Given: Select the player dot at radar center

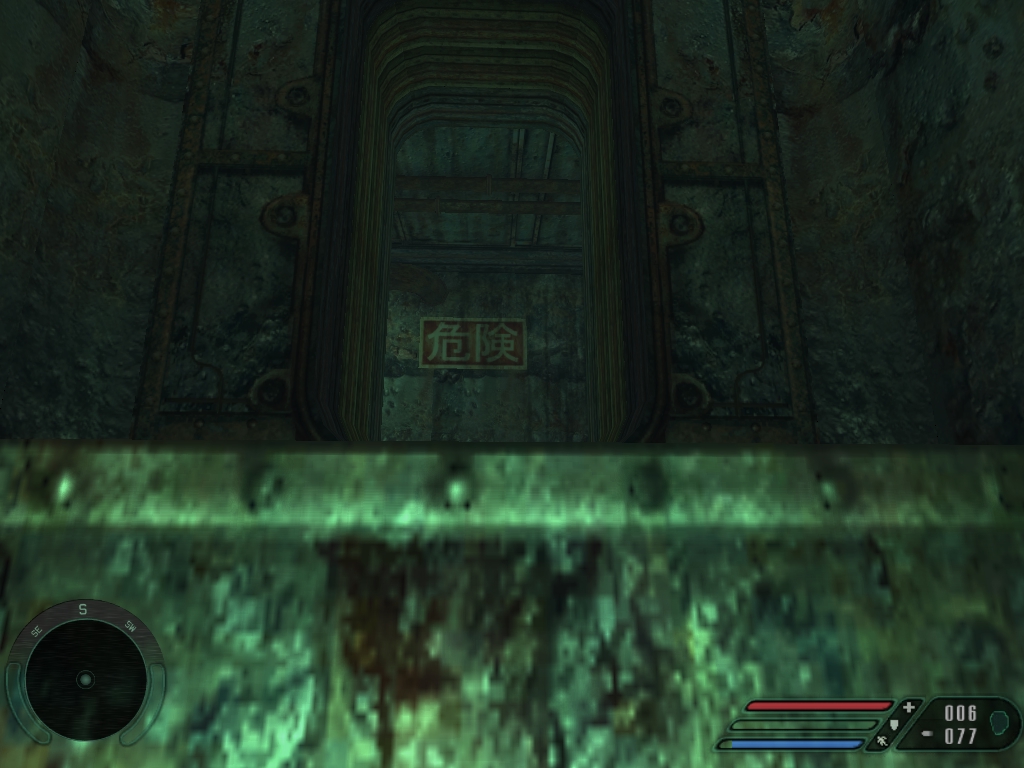Looking at the screenshot, I should (85, 680).
